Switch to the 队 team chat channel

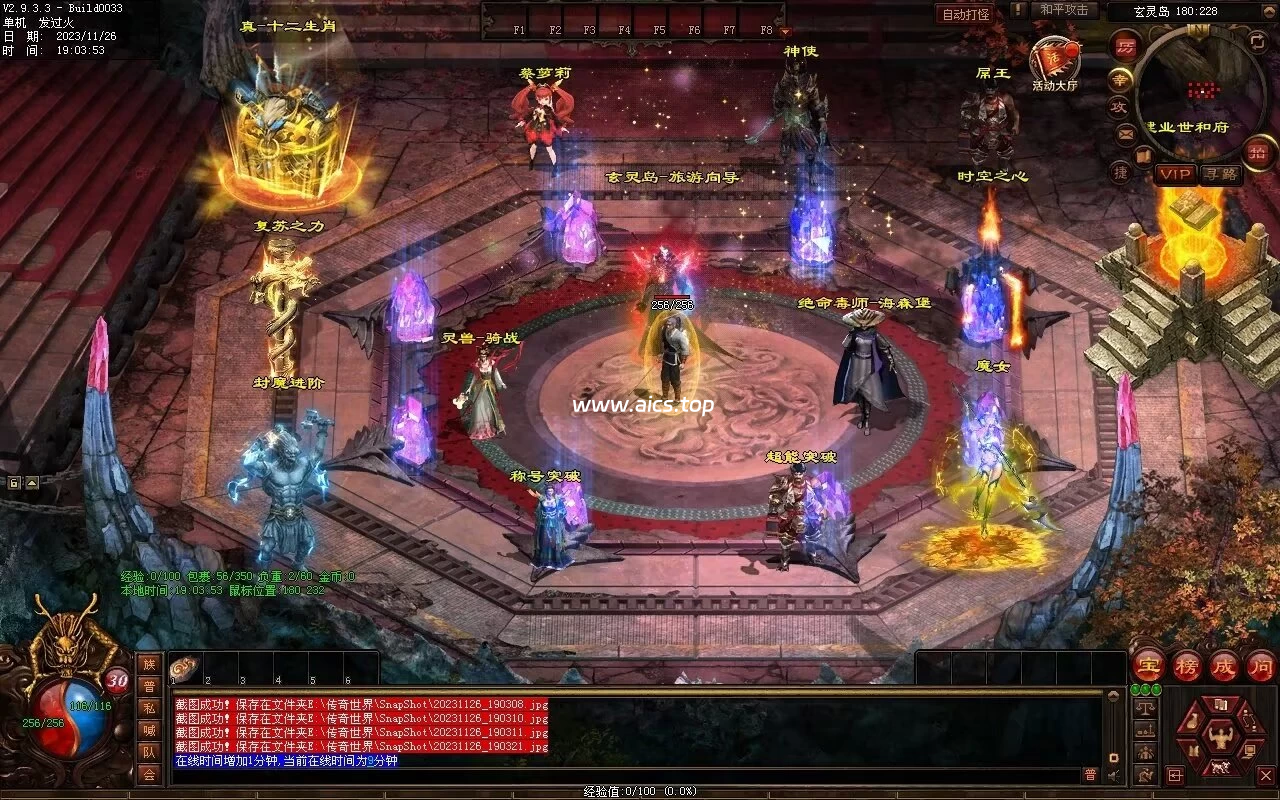pyautogui.click(x=149, y=752)
